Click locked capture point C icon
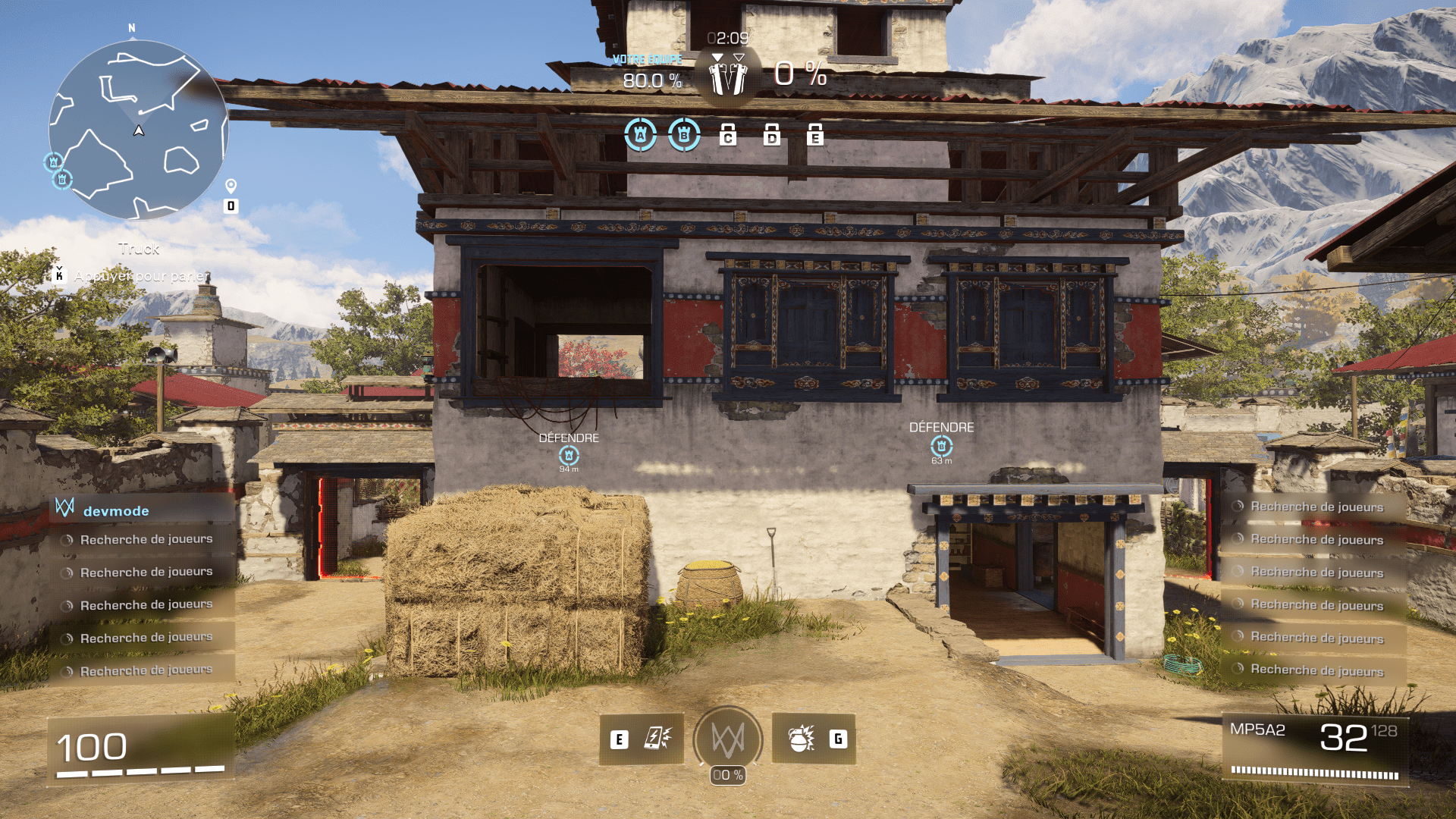 728,135
